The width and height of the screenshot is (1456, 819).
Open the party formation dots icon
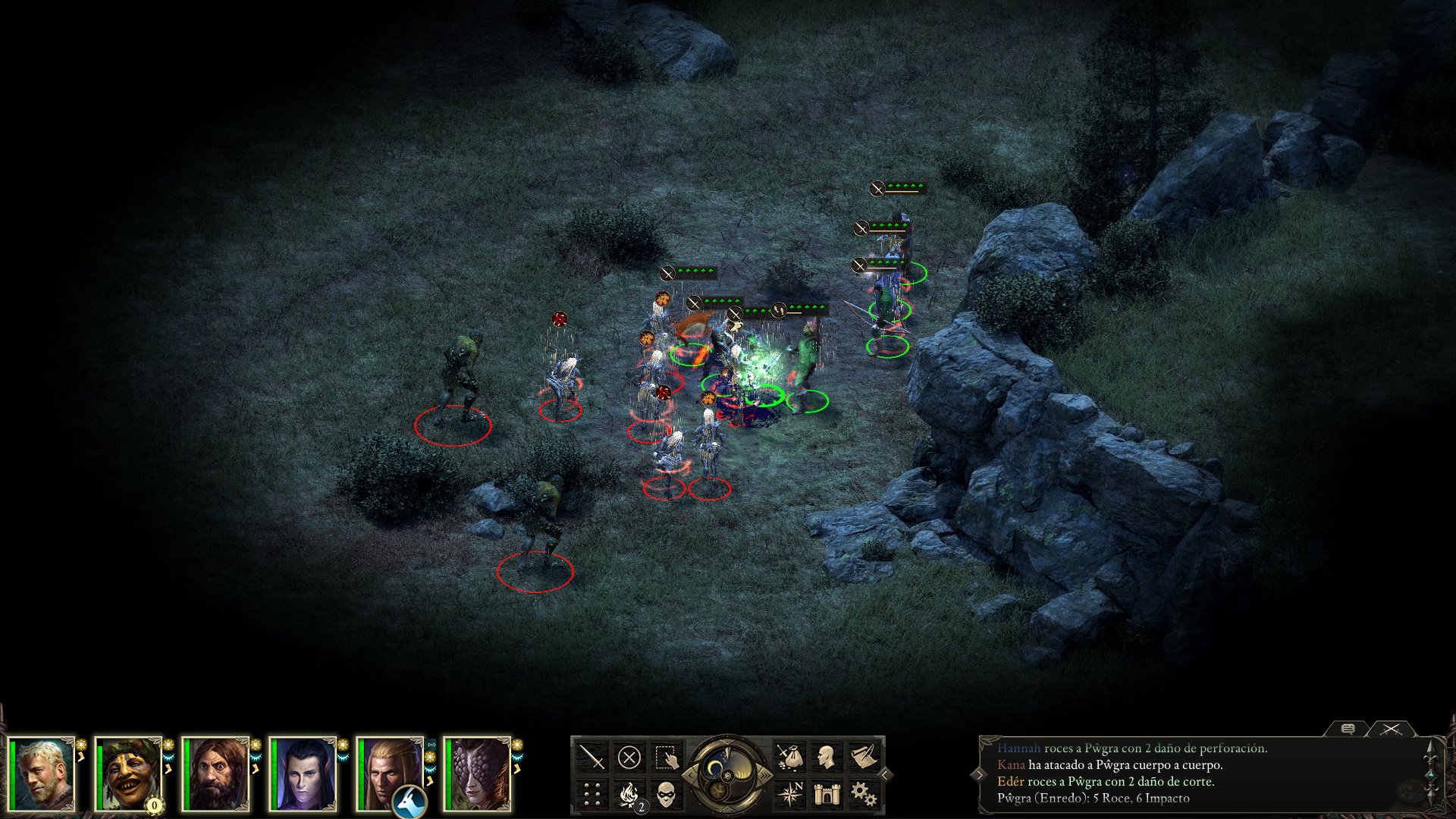591,794
